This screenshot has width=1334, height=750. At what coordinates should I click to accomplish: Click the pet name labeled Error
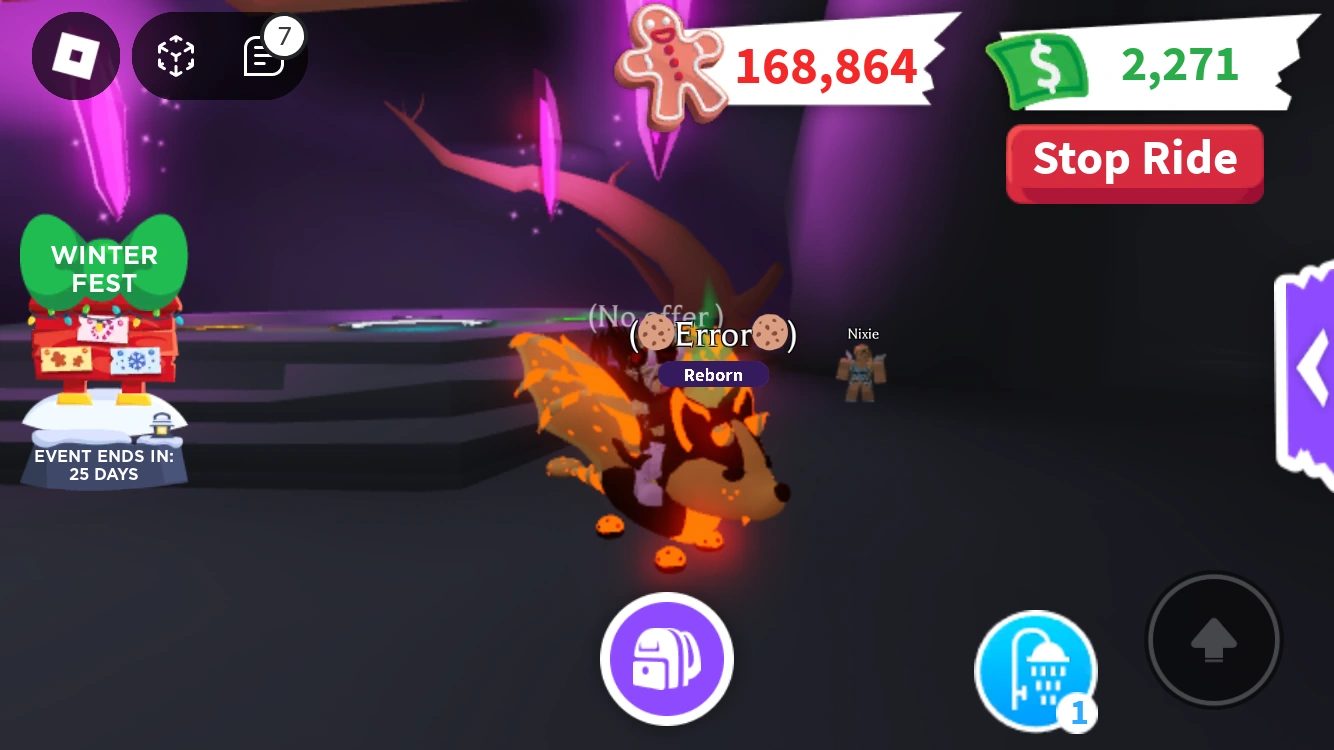pyautogui.click(x=711, y=334)
